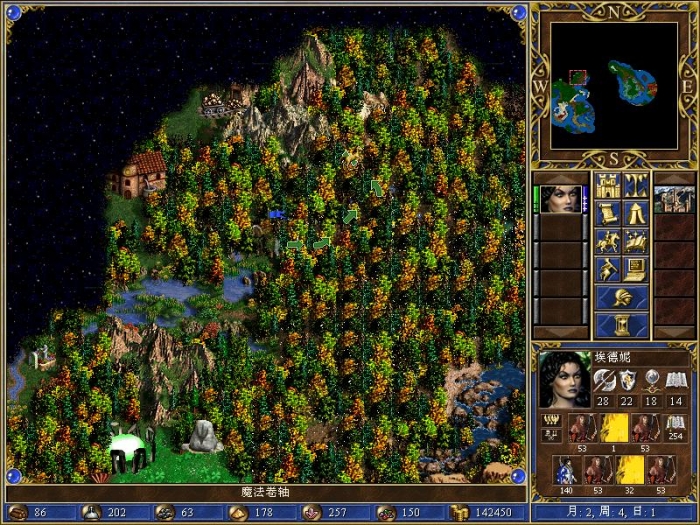700x525 pixels.
Task: Select the blue-robed troop stack with 140 units
Action: point(568,471)
